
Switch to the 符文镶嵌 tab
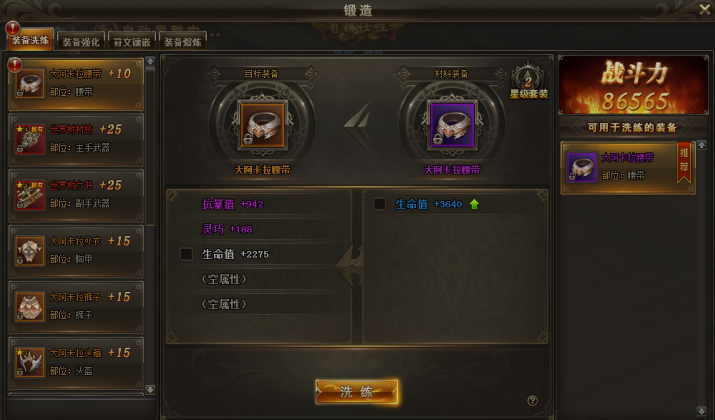point(130,43)
